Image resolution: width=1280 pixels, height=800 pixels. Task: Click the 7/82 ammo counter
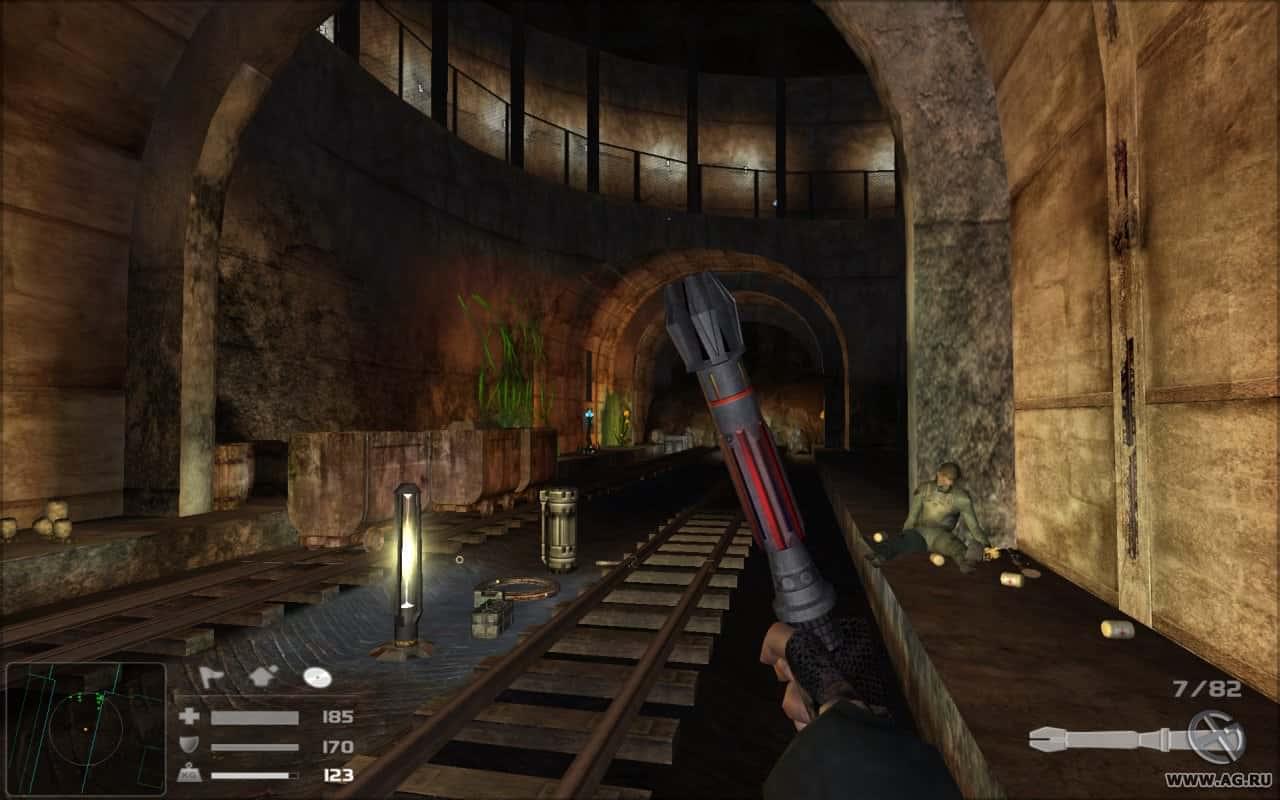point(1204,690)
